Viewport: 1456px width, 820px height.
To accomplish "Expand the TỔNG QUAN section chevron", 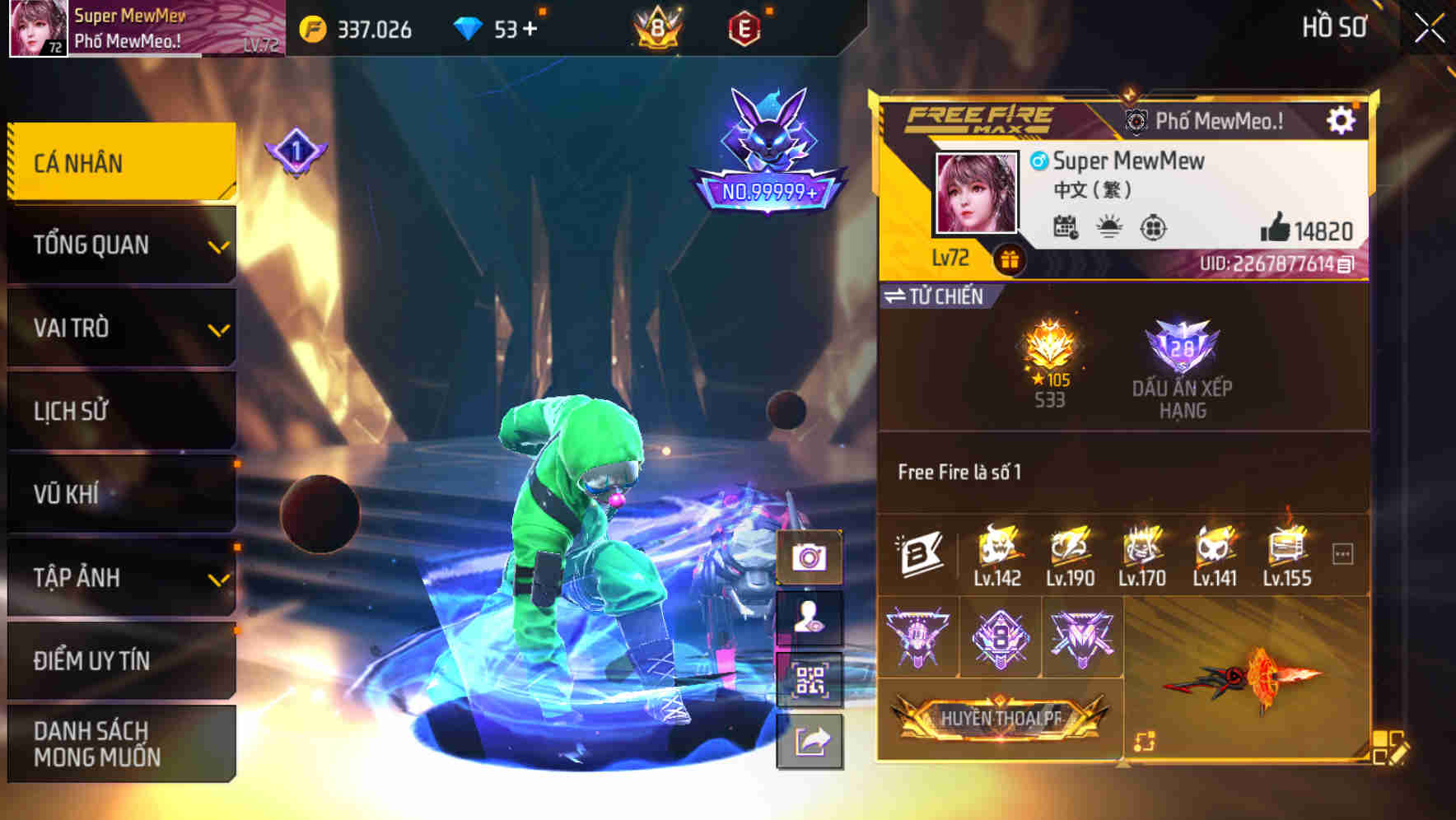I will point(218,246).
